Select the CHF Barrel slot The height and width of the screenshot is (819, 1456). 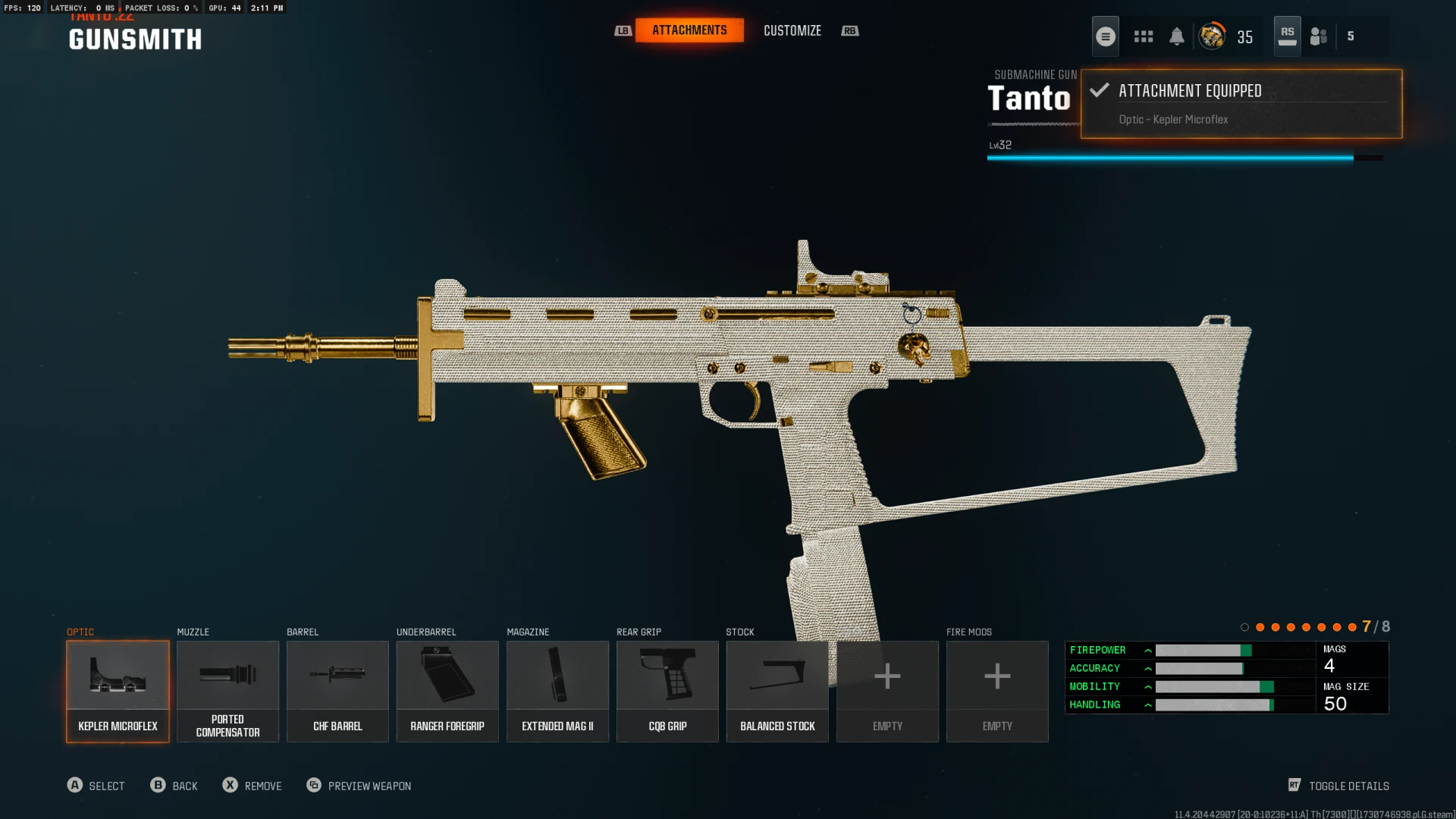pyautogui.click(x=337, y=691)
